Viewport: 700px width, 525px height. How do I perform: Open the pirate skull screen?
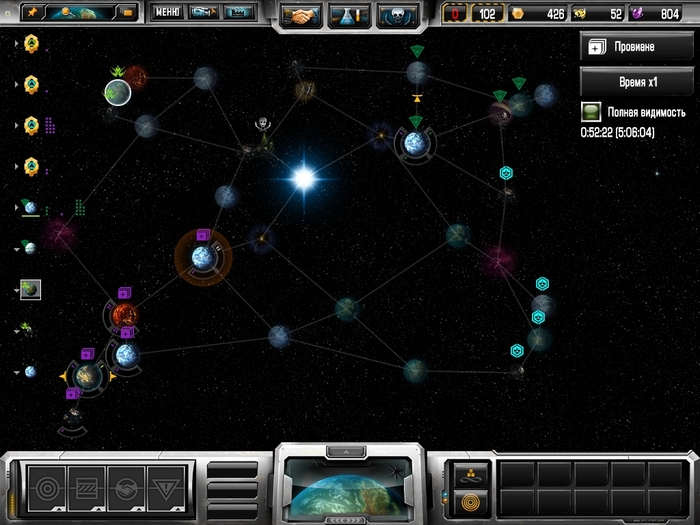point(397,15)
